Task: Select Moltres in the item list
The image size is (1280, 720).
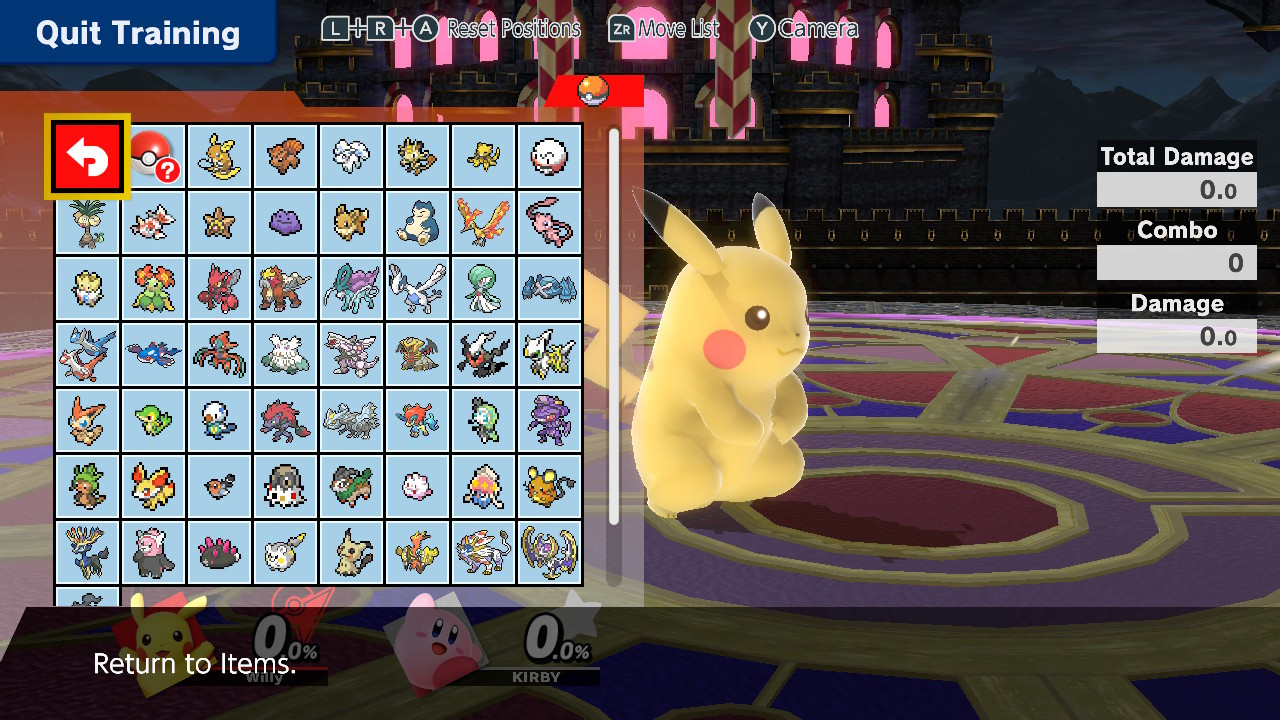Action: (x=483, y=222)
